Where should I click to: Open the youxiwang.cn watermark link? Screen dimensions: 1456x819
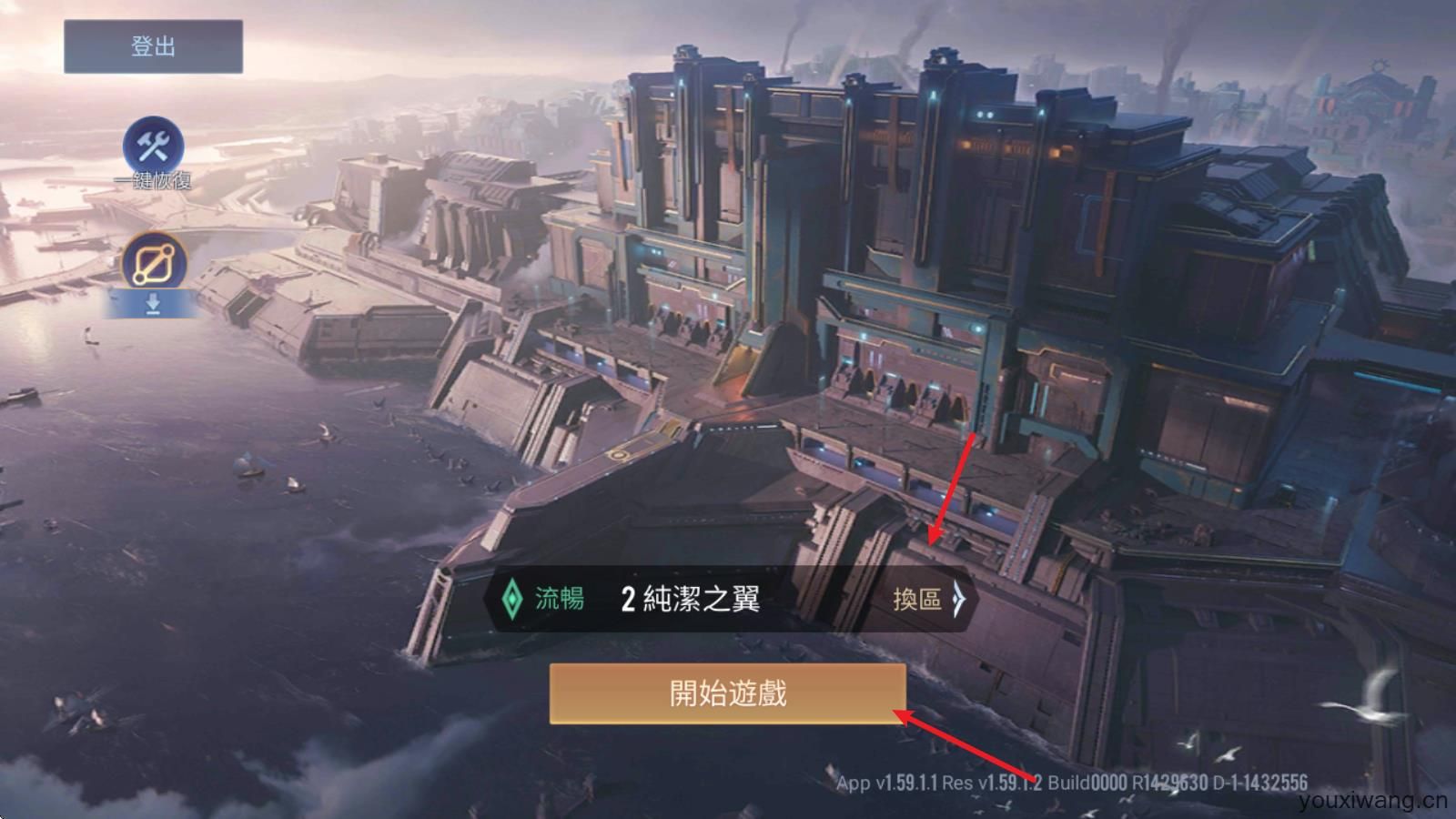coord(1374,801)
